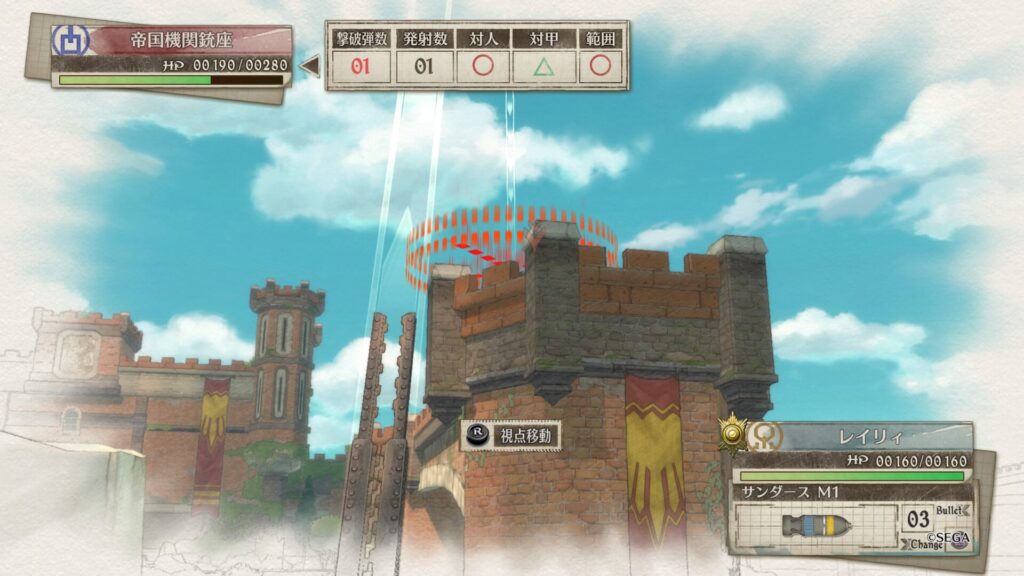The height and width of the screenshot is (576, 1024).
Task: Choose the mortar shell ammo image
Action: click(816, 525)
